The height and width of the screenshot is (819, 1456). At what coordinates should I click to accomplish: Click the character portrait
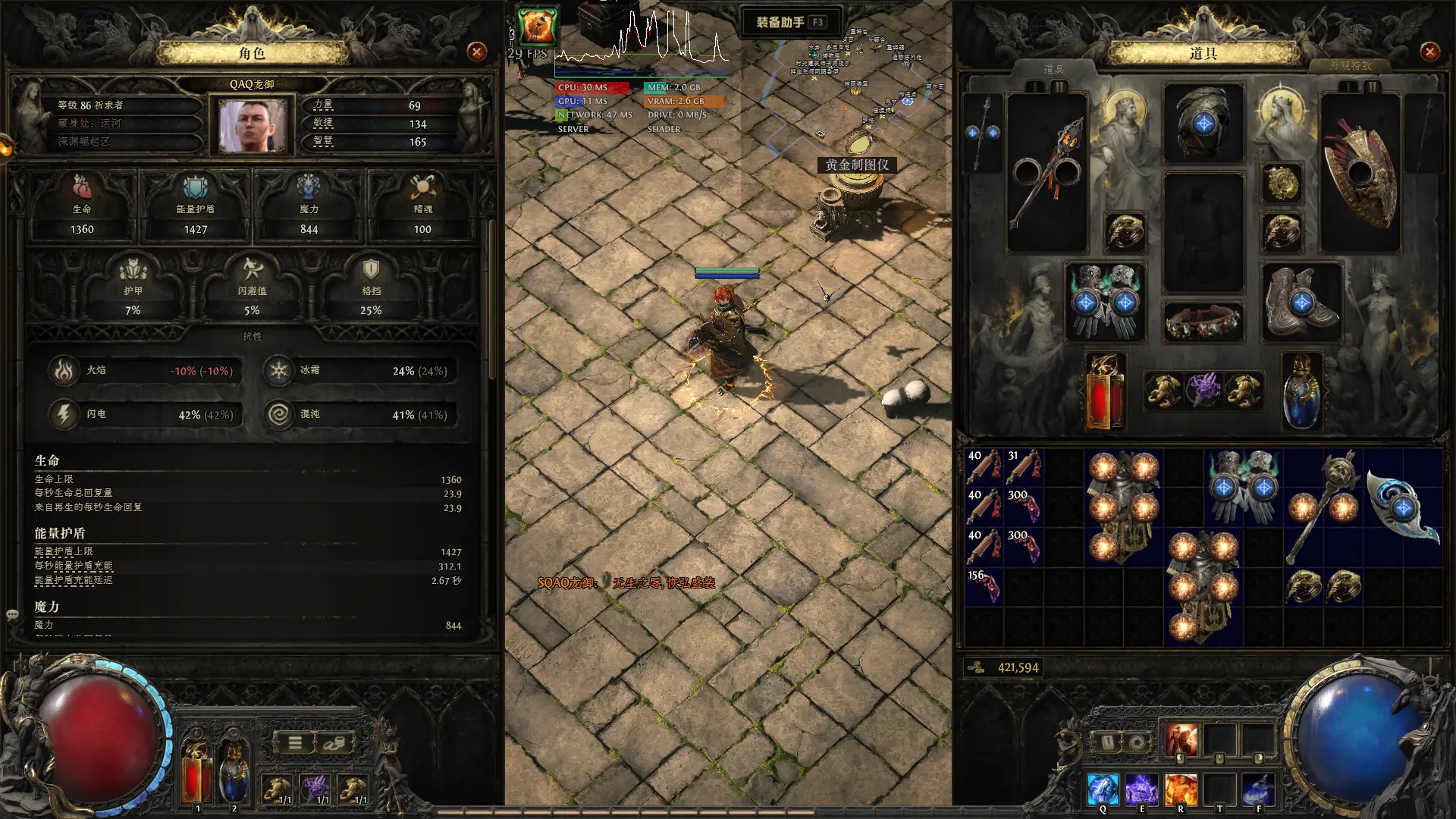point(252,126)
